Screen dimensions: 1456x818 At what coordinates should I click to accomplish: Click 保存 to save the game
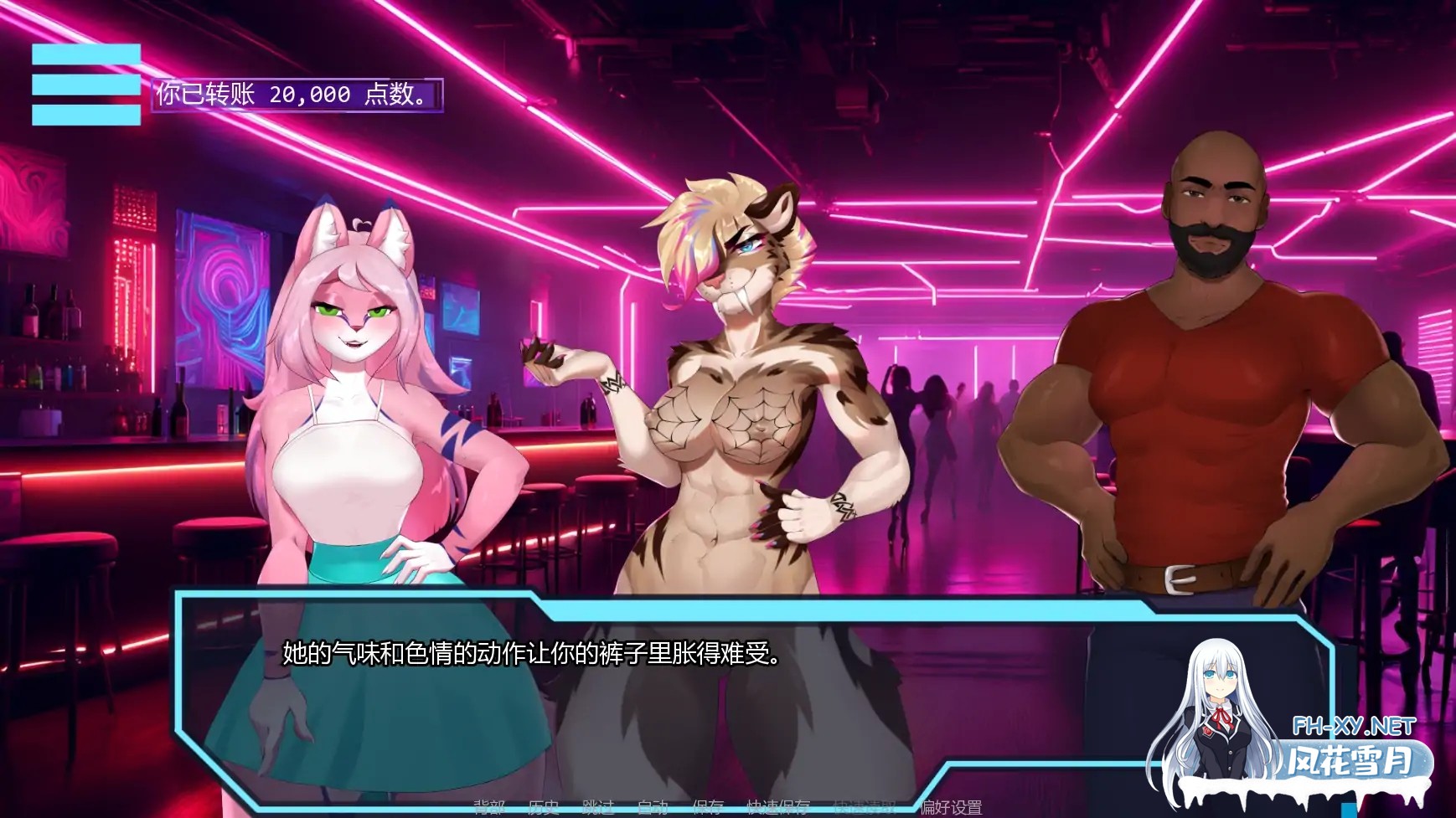coord(708,806)
